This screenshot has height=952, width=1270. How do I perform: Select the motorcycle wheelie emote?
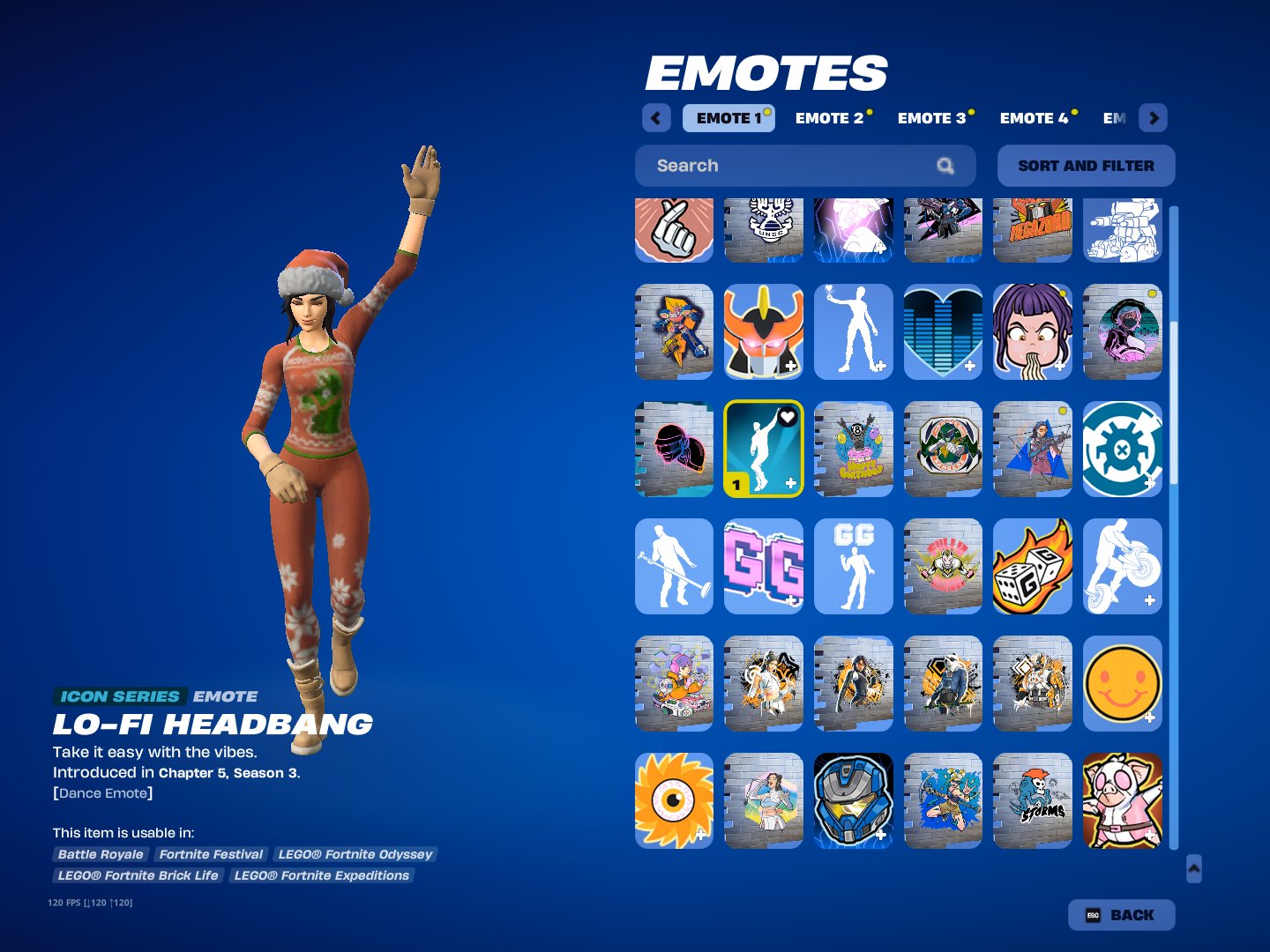1123,566
